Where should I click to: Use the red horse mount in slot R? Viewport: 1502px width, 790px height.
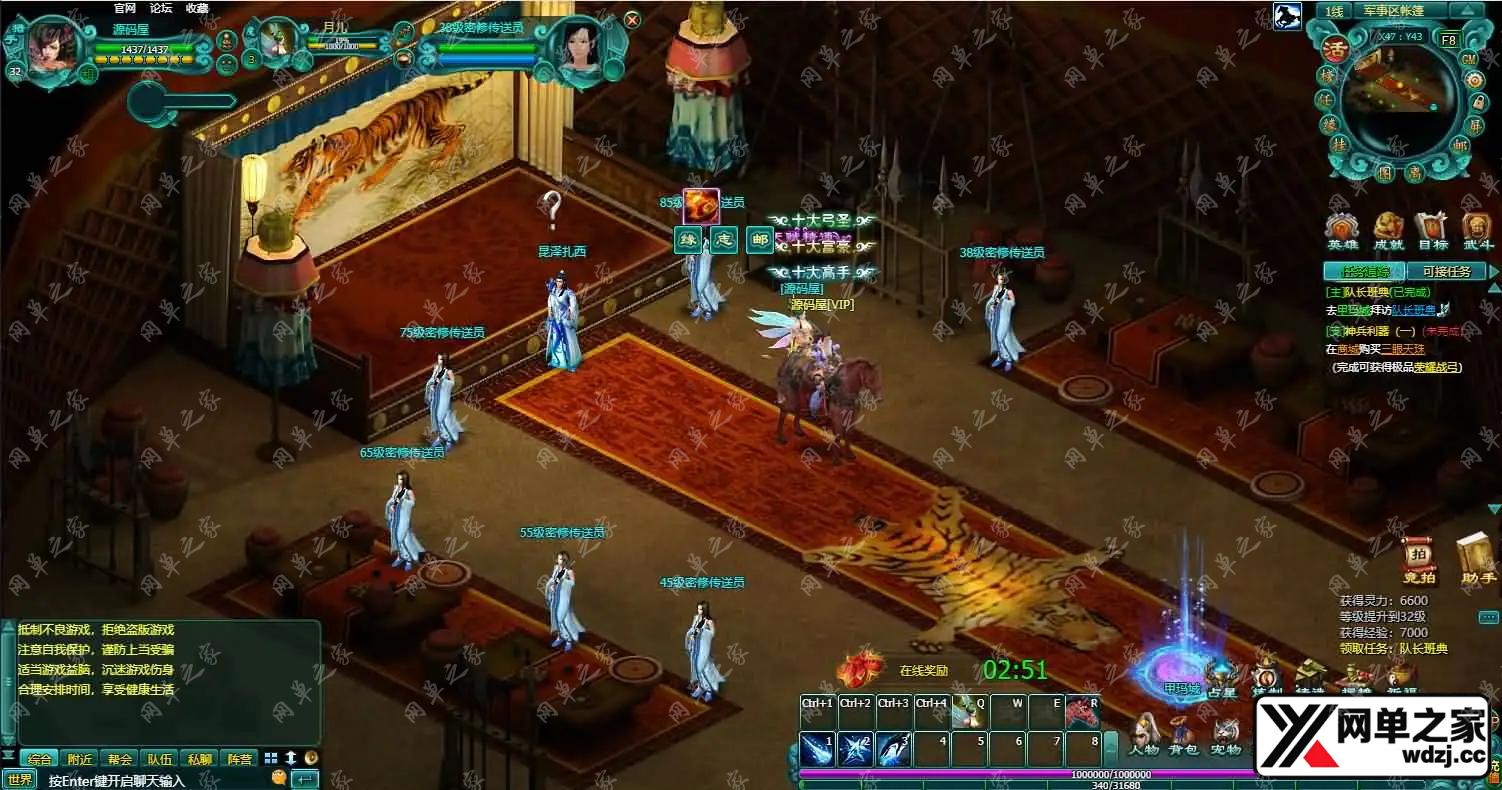1083,711
